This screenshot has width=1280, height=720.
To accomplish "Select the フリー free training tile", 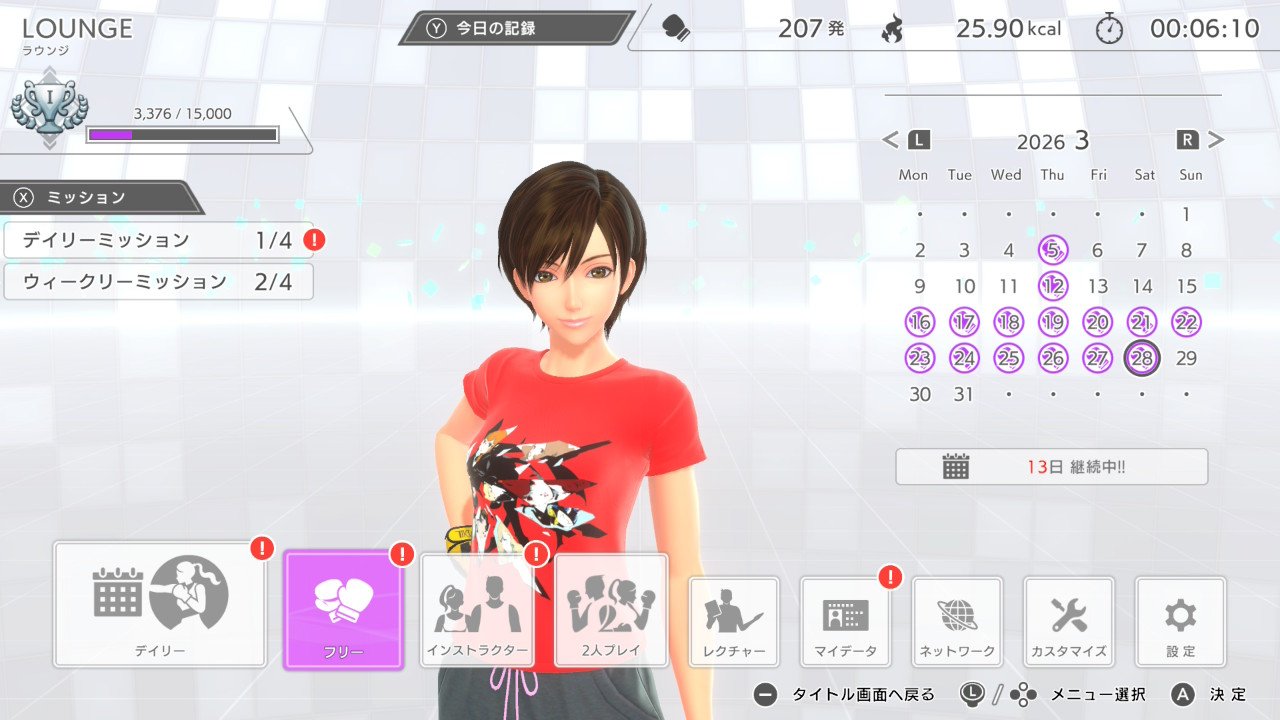I will 343,609.
